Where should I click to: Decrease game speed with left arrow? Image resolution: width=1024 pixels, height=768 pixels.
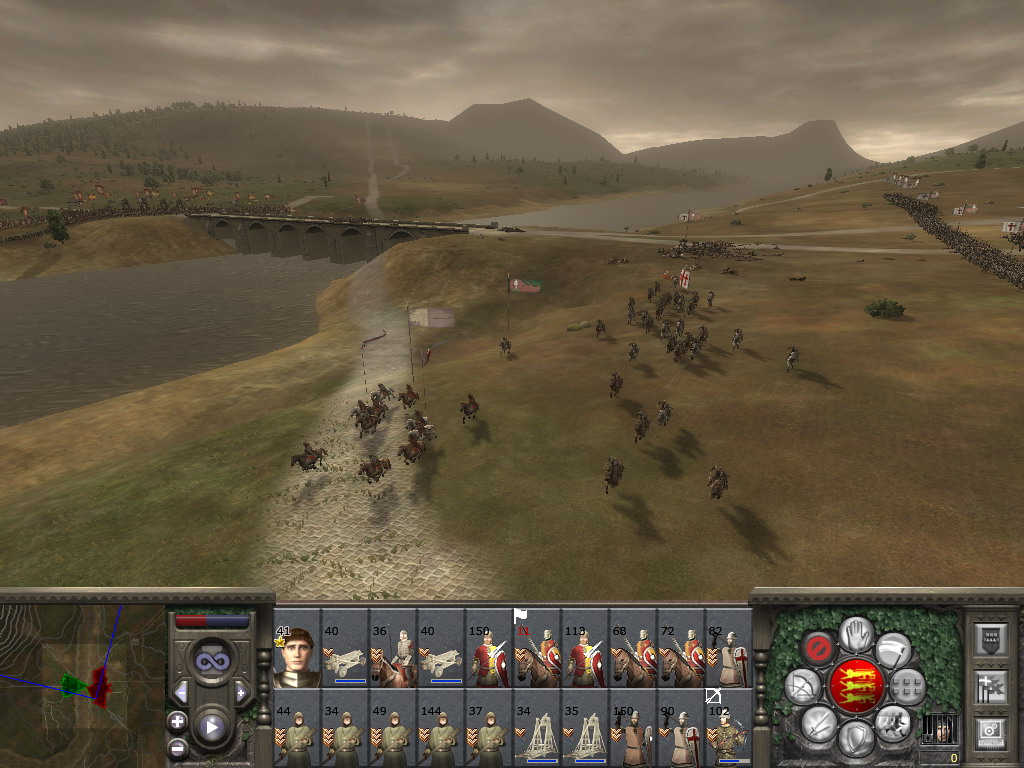tap(181, 692)
